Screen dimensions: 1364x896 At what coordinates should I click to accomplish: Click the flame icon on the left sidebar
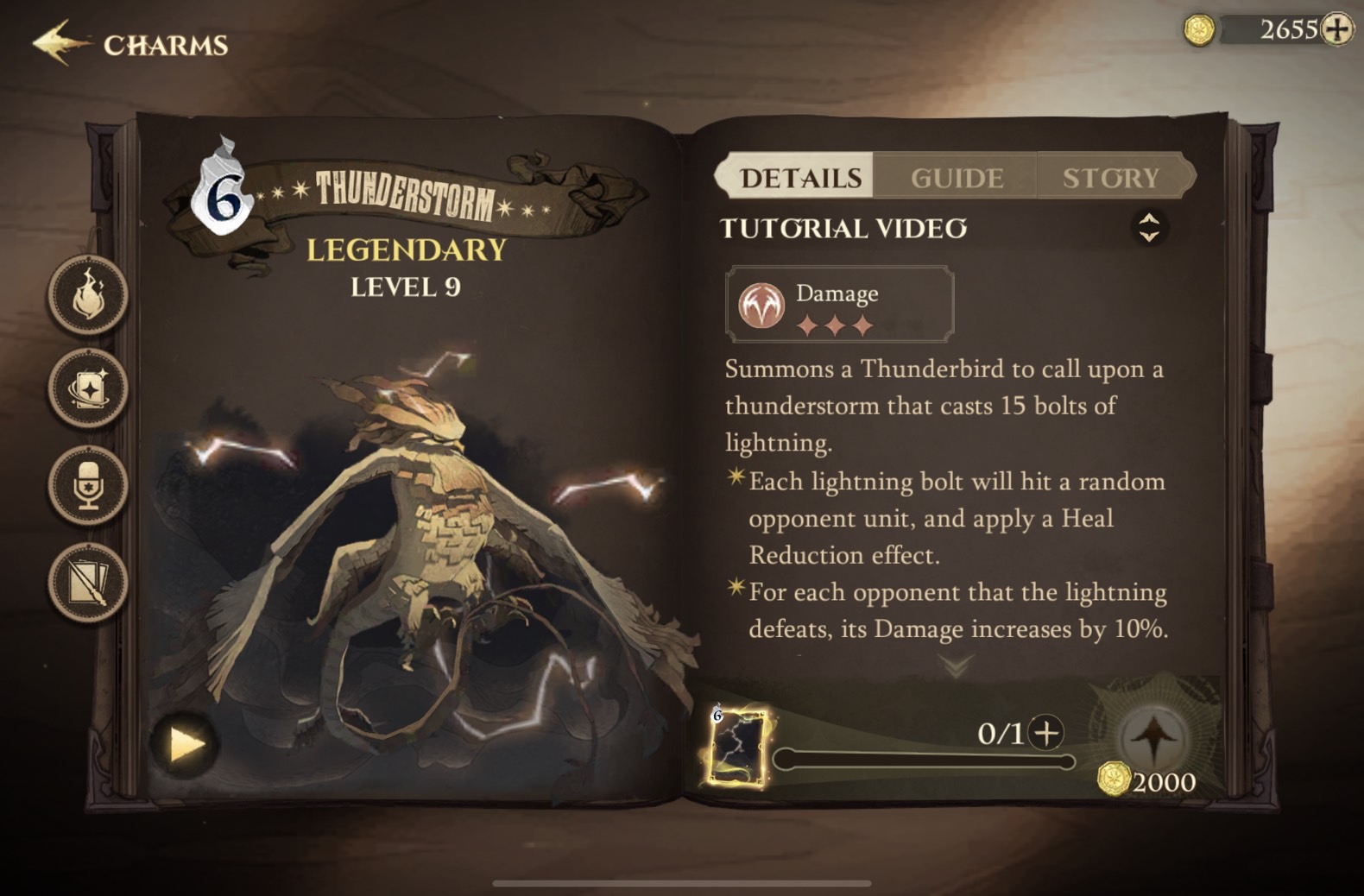tap(88, 295)
